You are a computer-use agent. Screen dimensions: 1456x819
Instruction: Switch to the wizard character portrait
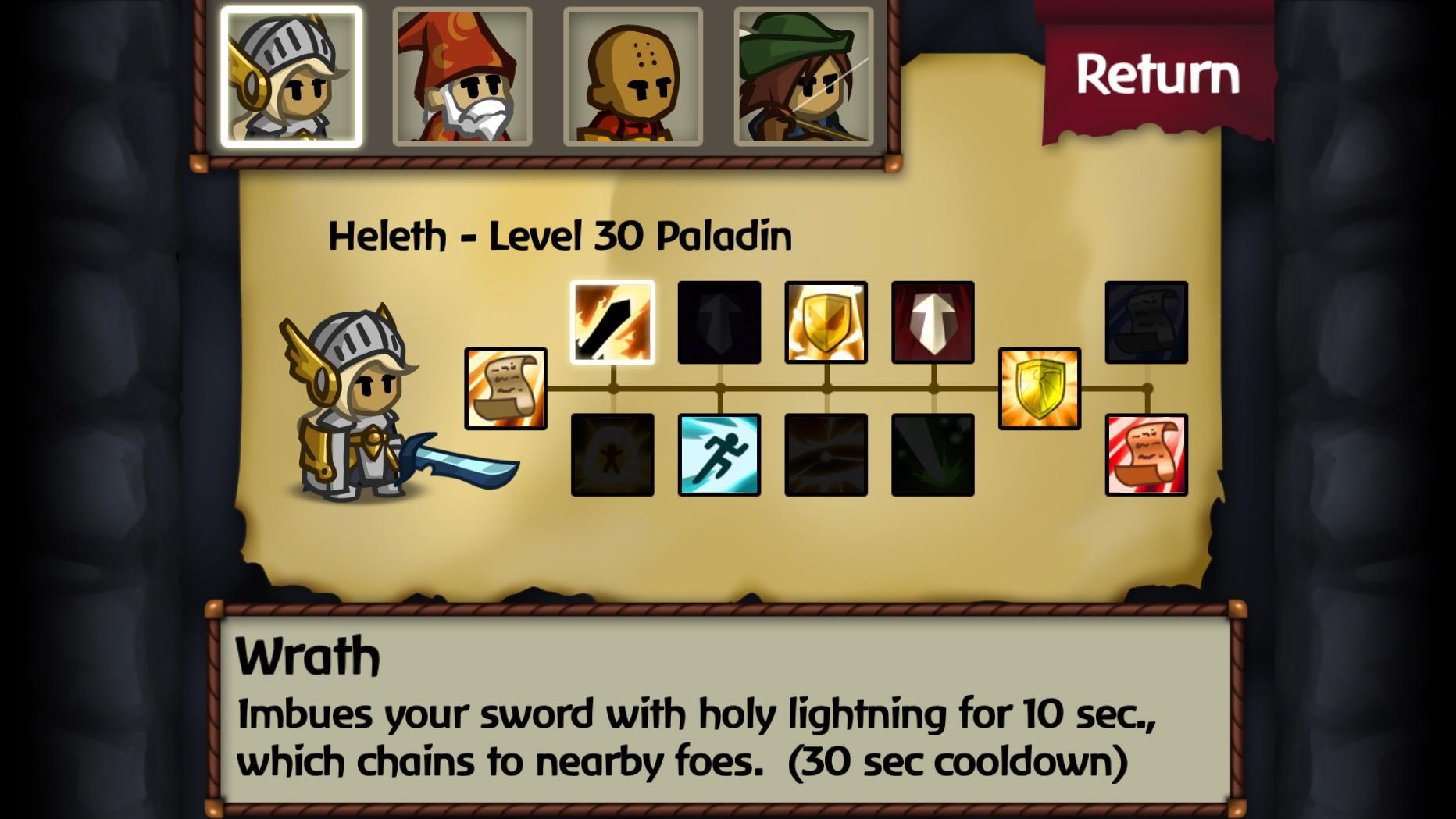(464, 76)
